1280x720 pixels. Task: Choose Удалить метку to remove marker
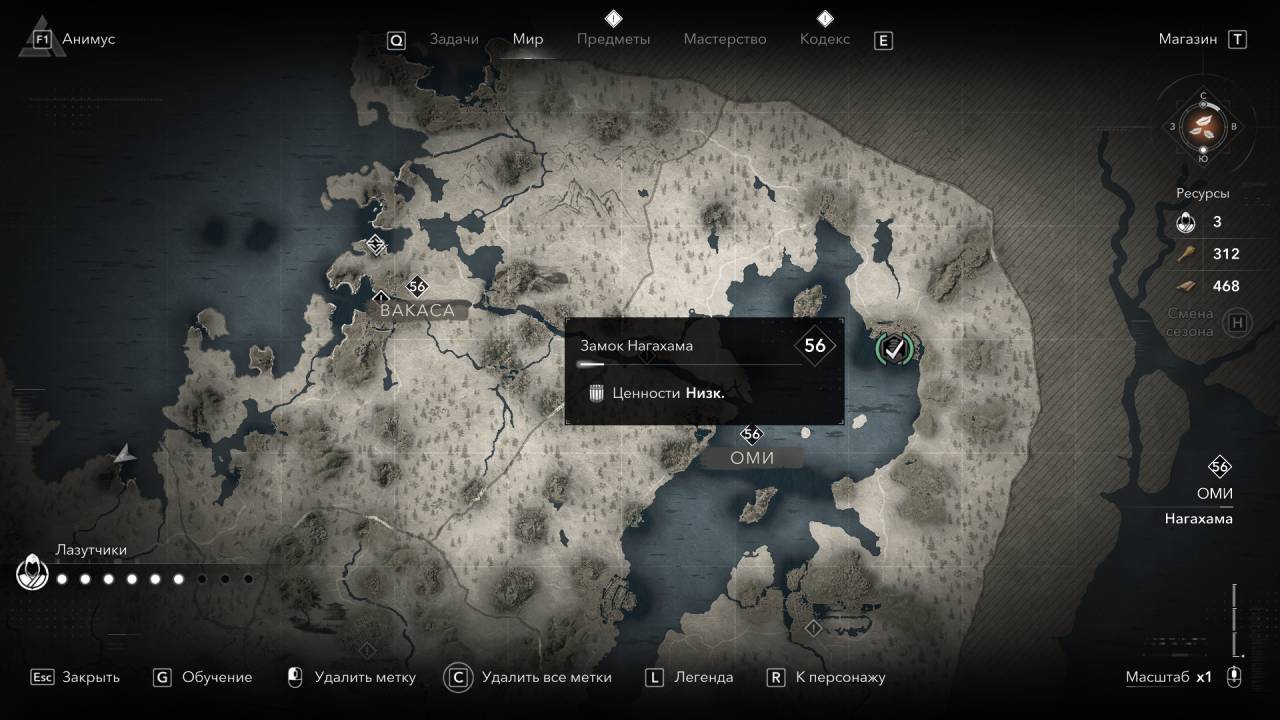coord(364,677)
